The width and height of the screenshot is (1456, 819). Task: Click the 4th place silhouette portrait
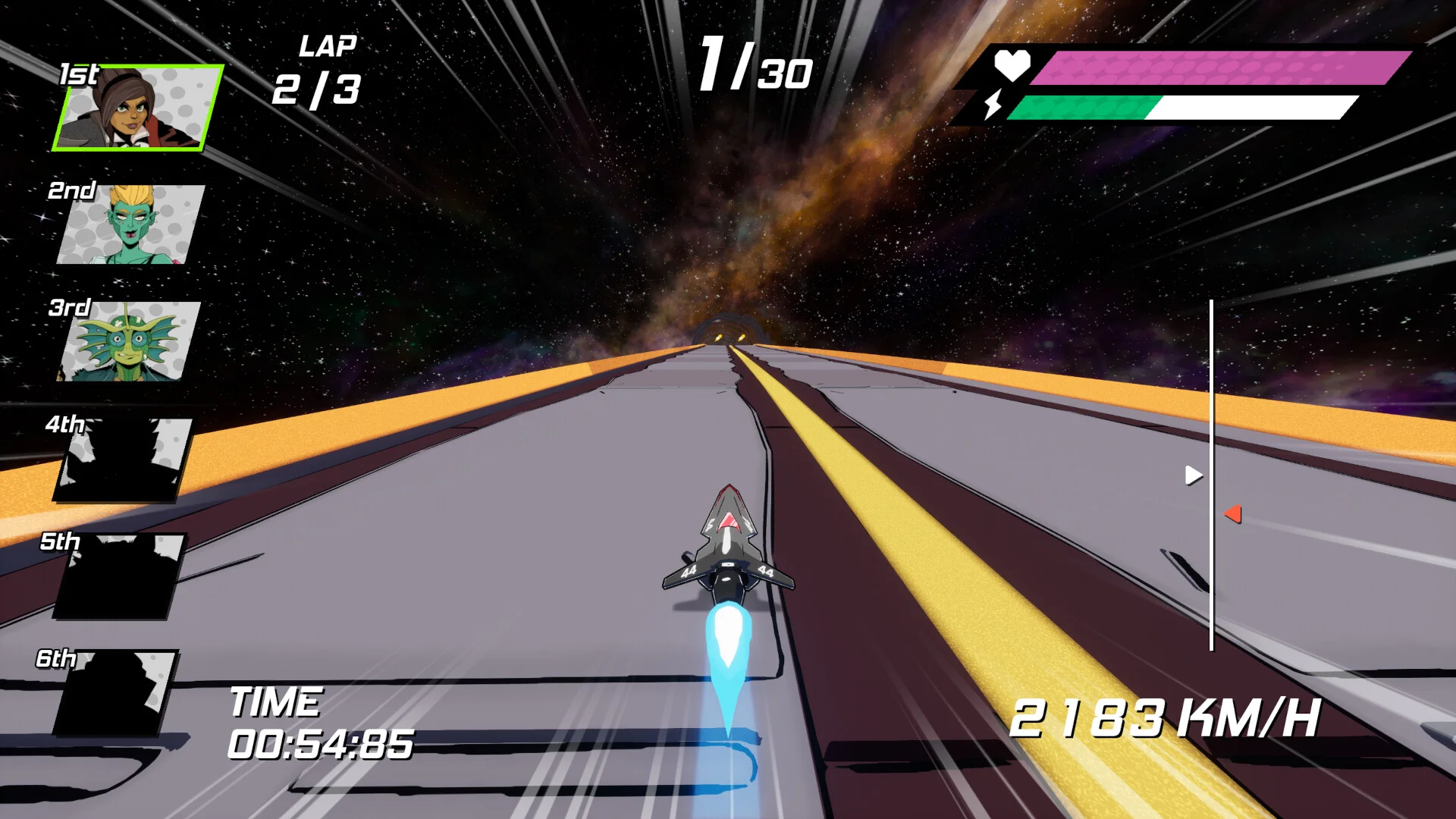point(123,460)
